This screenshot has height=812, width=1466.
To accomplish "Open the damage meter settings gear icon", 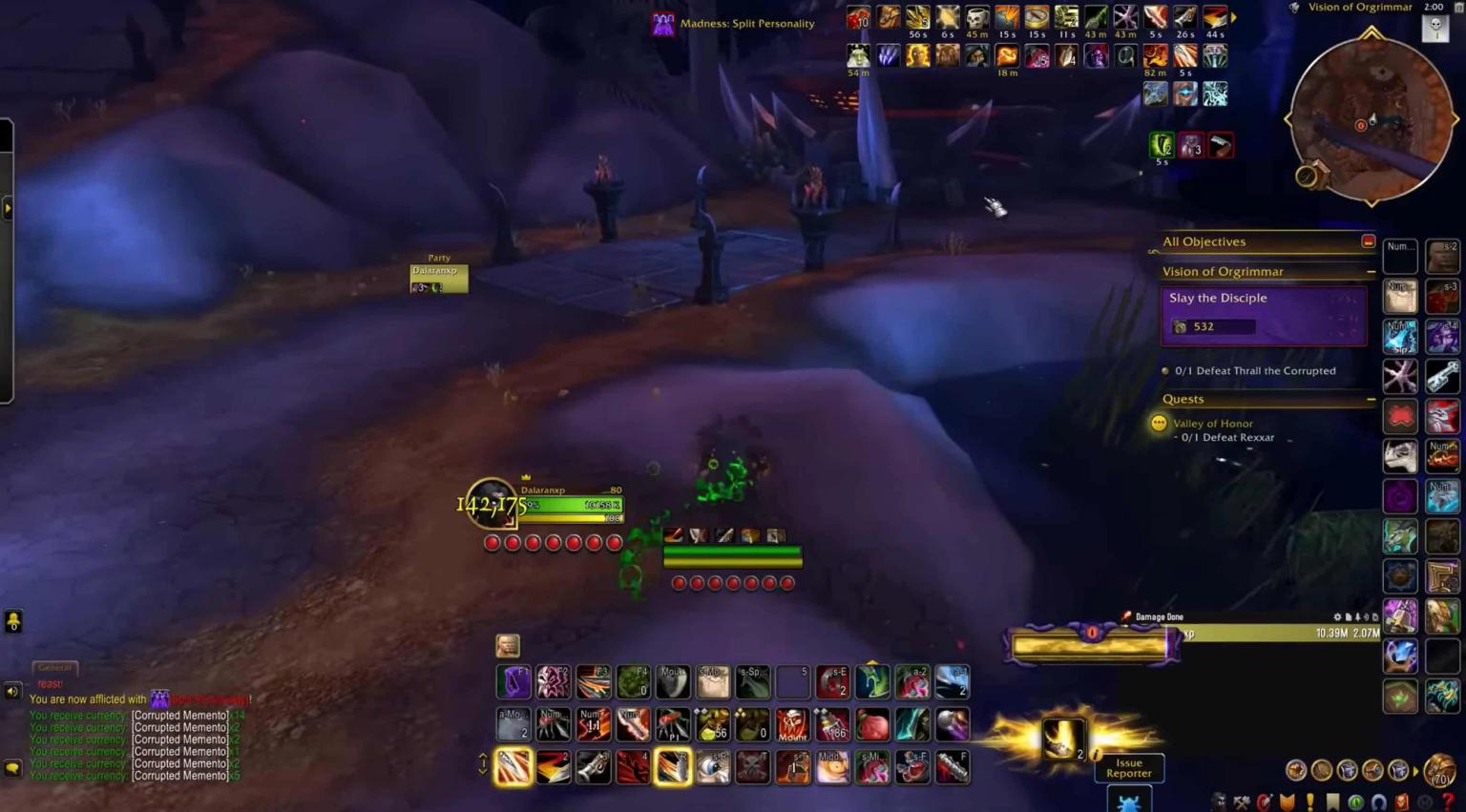I will 1337,617.
